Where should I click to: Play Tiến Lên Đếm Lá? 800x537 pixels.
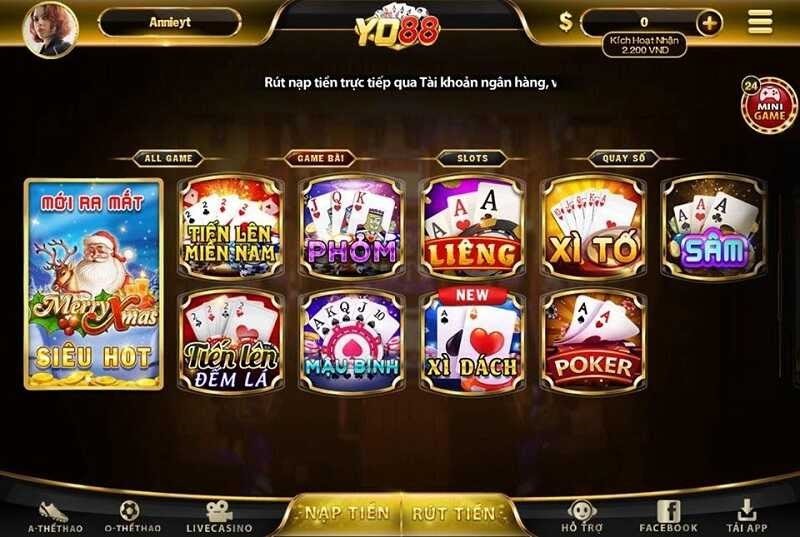pos(230,340)
